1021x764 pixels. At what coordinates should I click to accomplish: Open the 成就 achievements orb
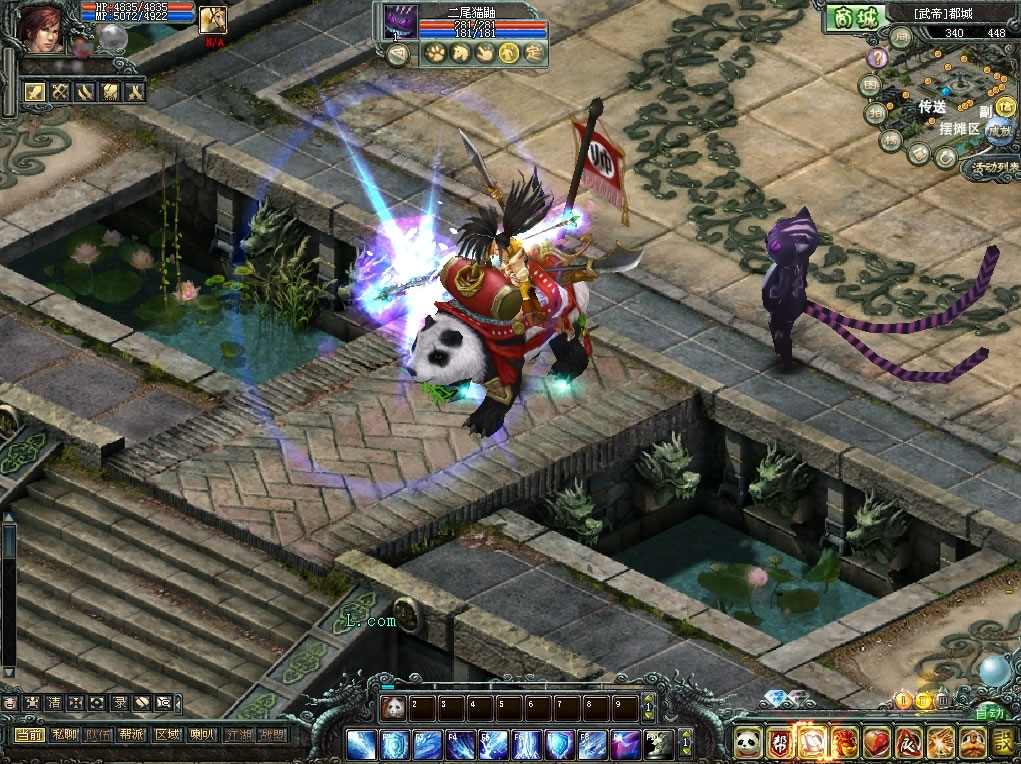[997, 130]
